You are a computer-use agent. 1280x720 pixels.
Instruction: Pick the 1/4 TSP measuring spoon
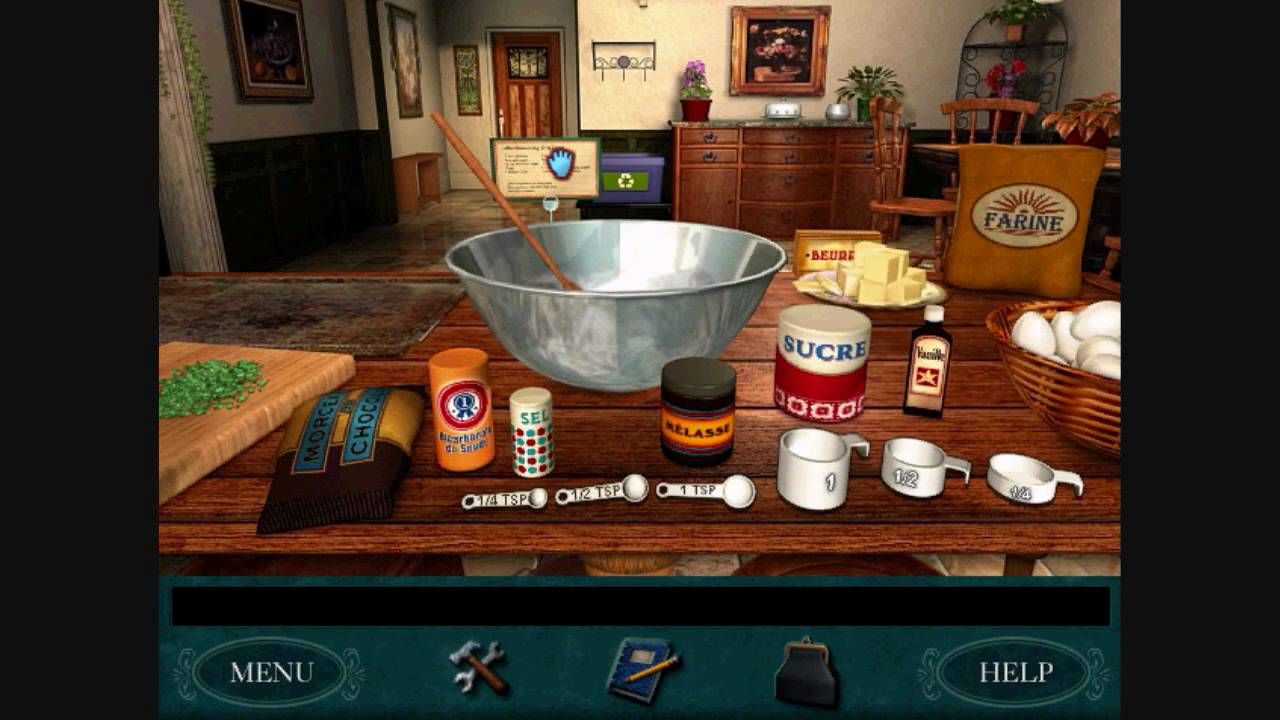click(504, 499)
